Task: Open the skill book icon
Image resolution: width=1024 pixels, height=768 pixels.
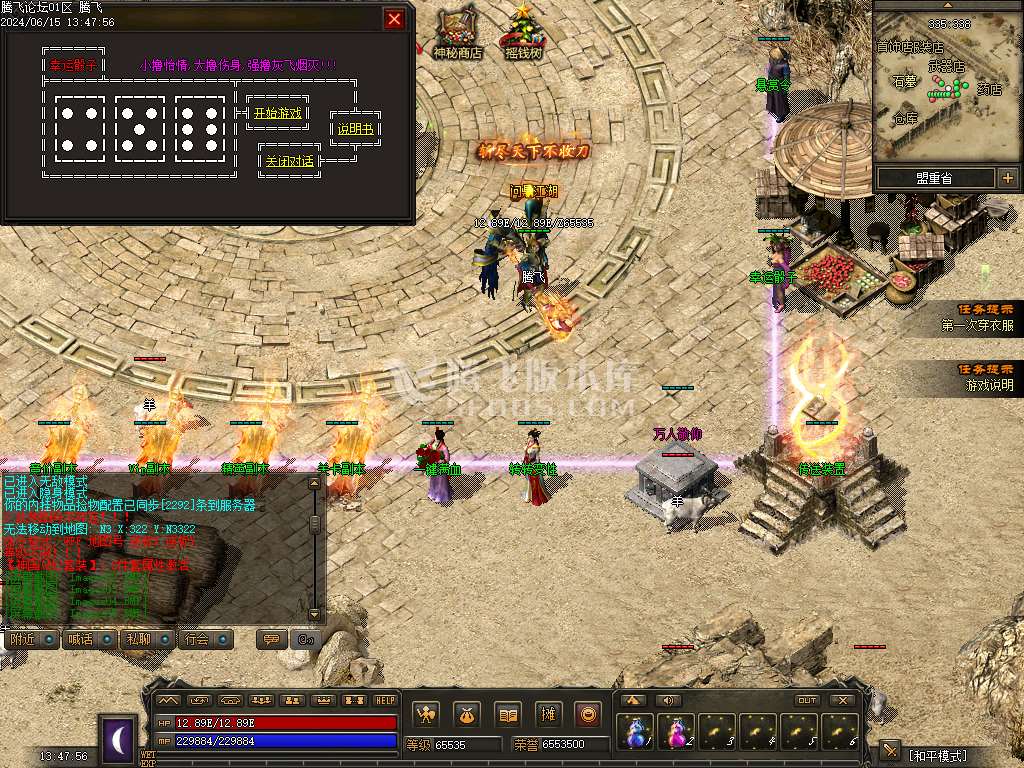Action: coord(508,715)
